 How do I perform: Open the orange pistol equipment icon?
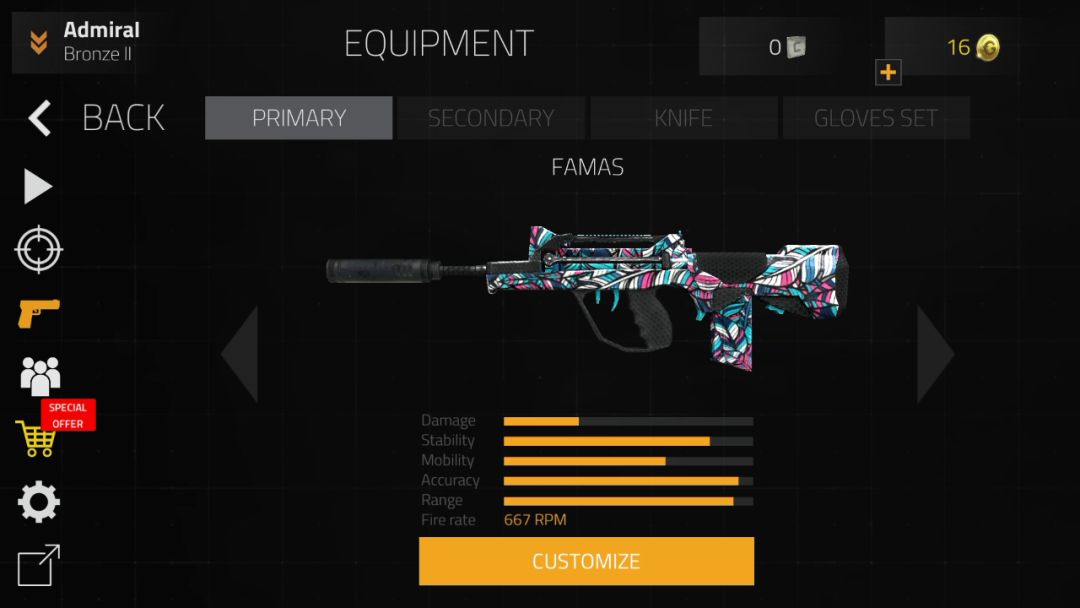click(x=38, y=313)
